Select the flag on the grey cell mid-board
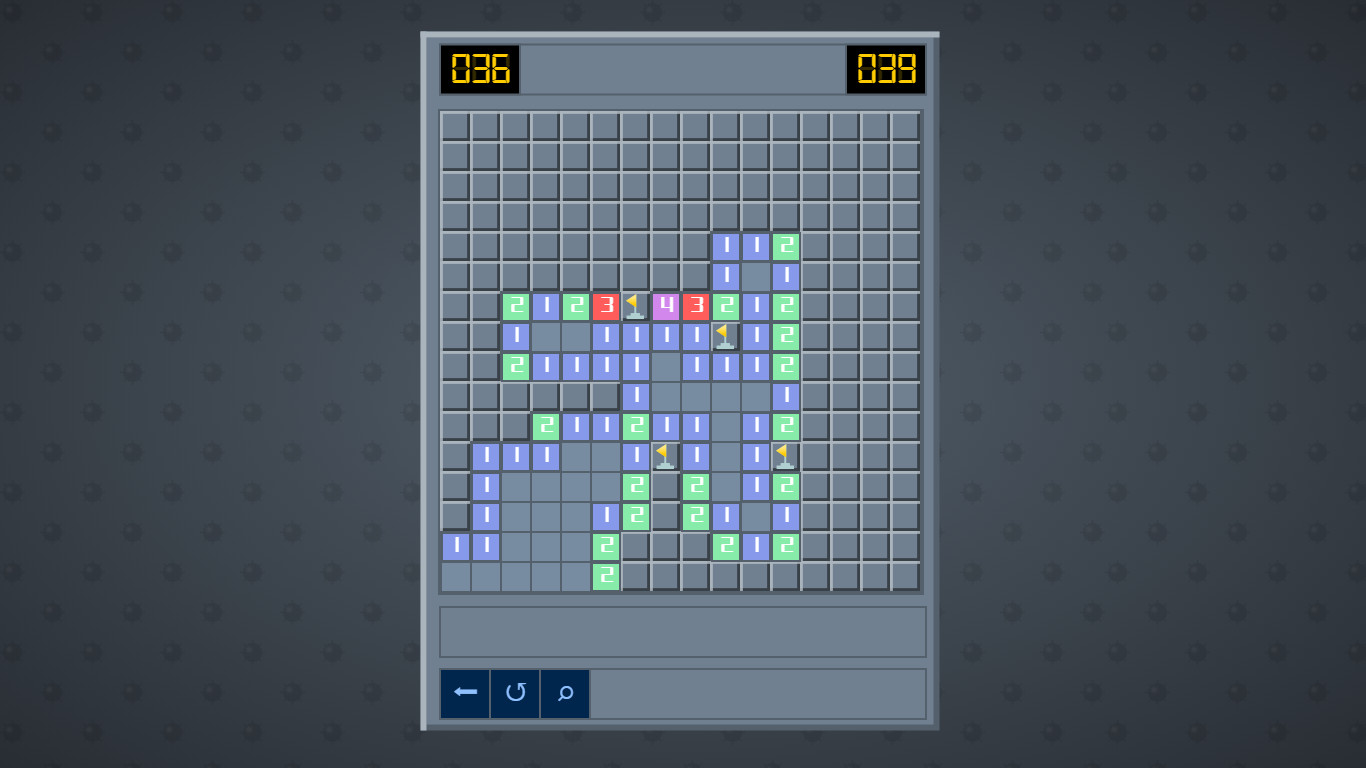 point(663,456)
